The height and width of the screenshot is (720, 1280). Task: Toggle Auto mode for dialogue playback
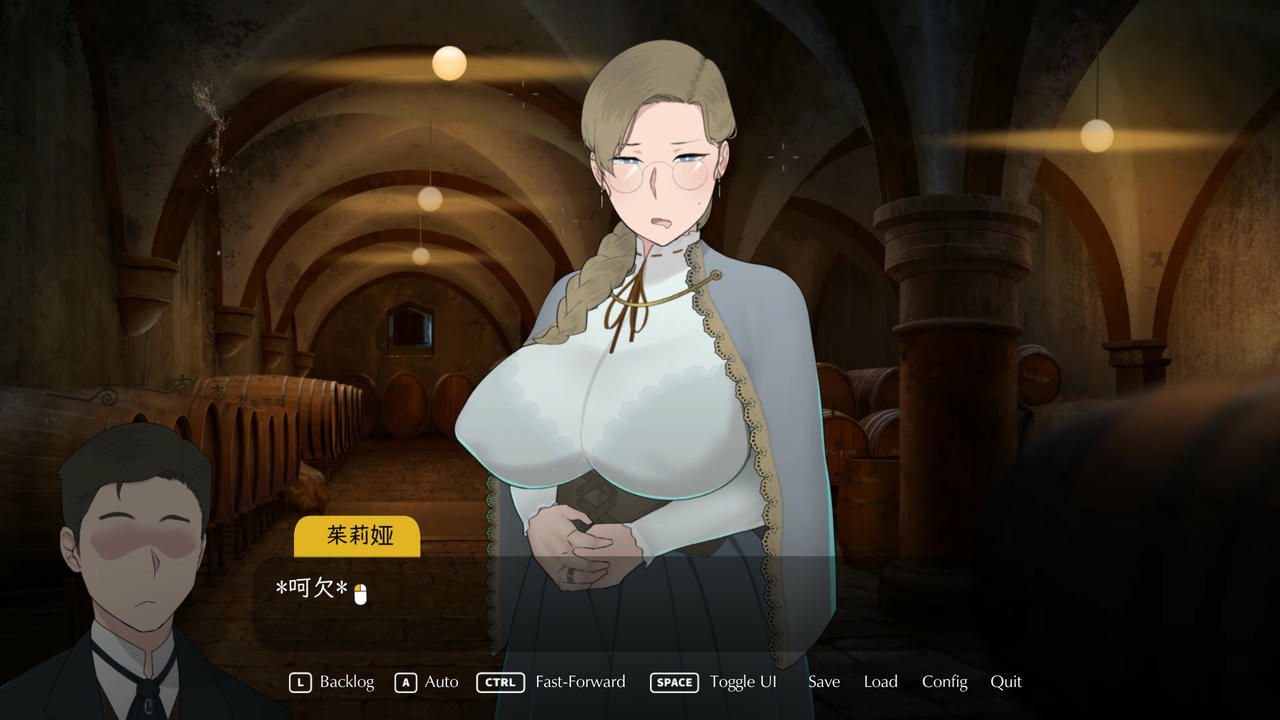pos(440,681)
